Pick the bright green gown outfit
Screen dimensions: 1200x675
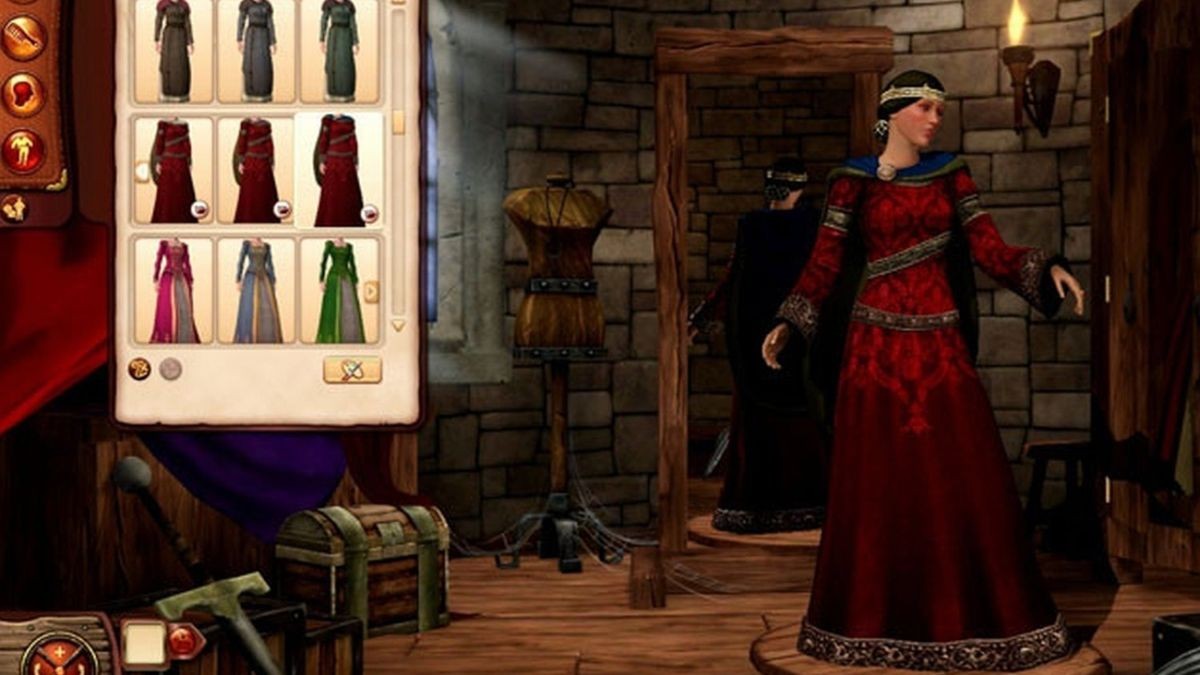[338, 291]
